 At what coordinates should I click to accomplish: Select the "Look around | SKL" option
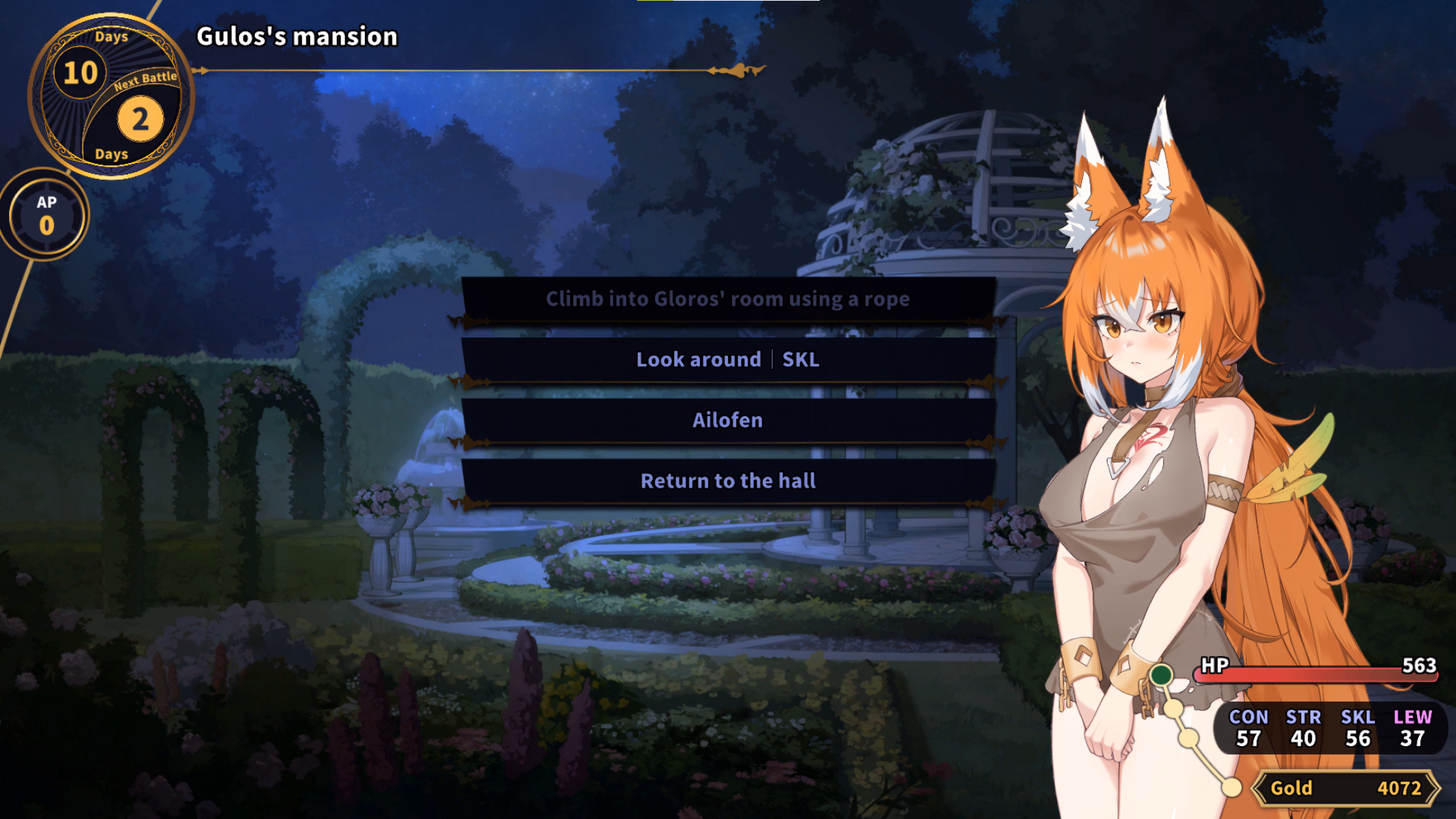pos(728,360)
